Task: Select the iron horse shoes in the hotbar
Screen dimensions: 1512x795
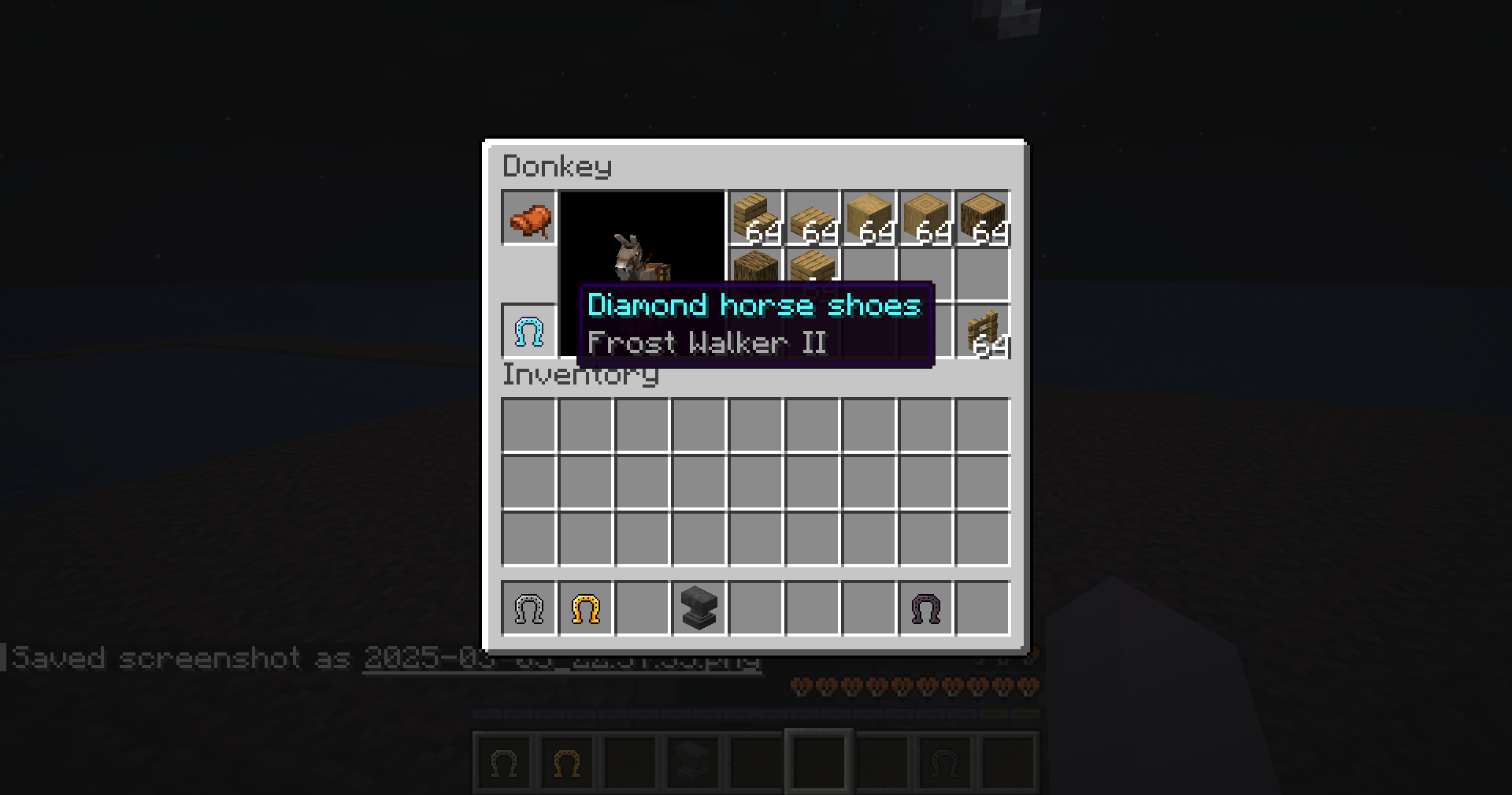Action: [x=528, y=608]
